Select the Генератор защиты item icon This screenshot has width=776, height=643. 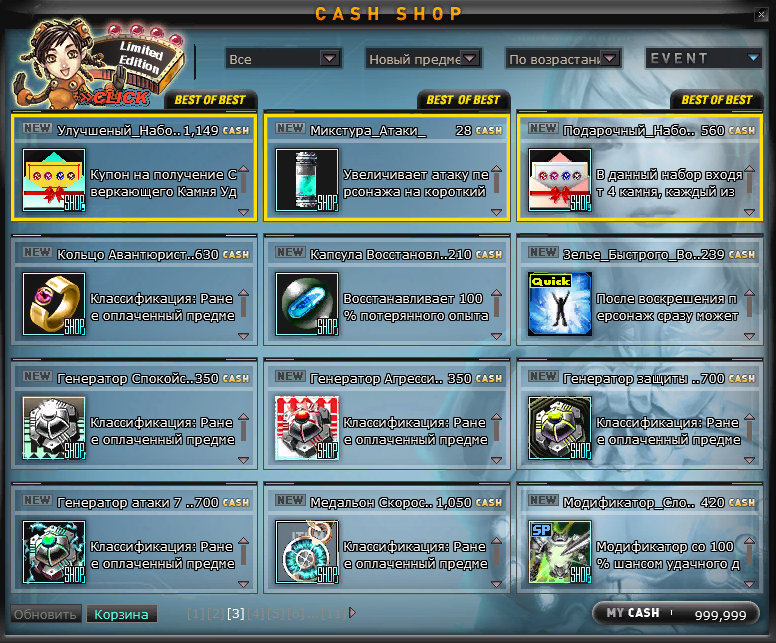click(561, 427)
